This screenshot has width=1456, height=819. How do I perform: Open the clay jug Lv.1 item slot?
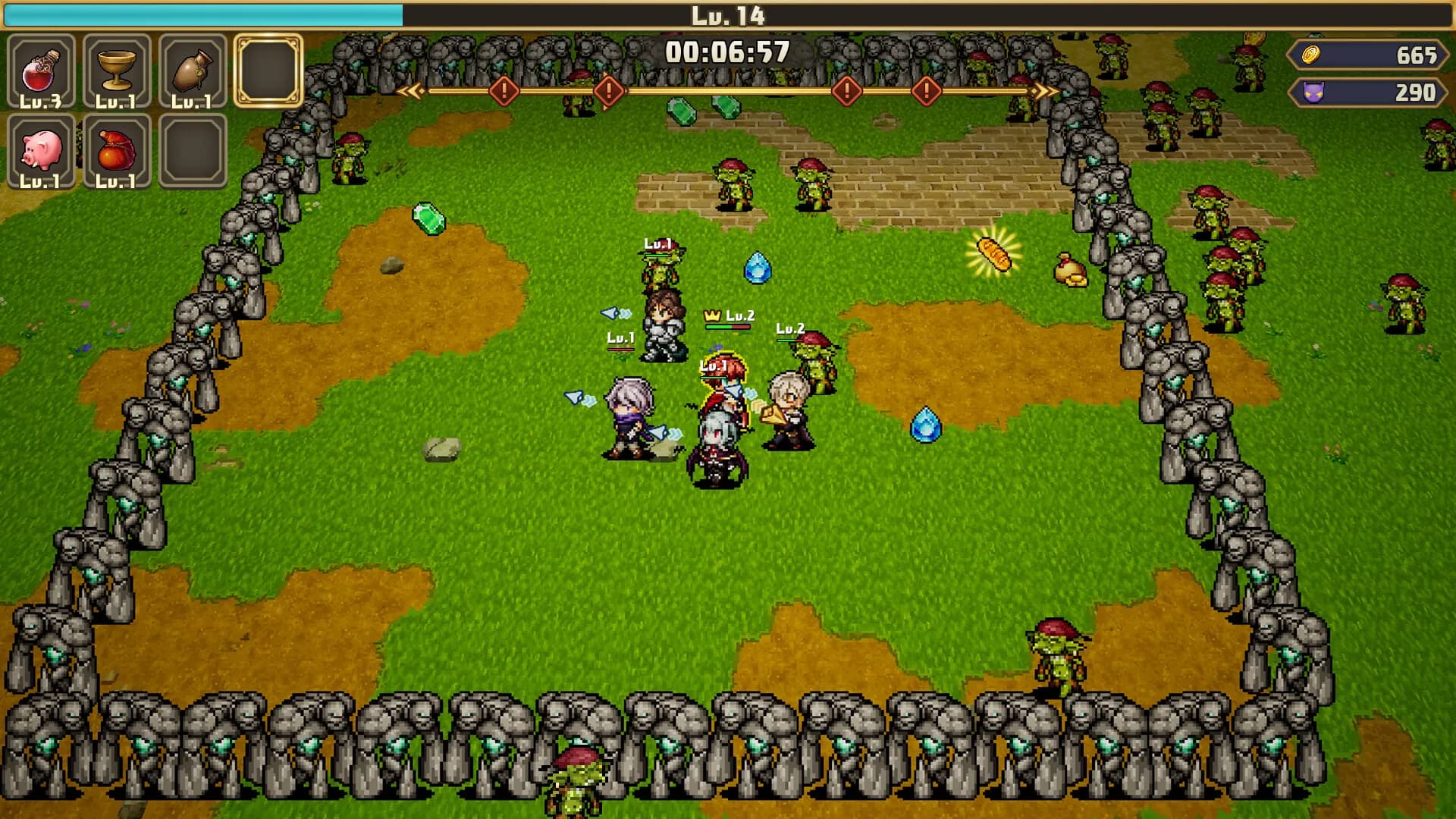(193, 72)
